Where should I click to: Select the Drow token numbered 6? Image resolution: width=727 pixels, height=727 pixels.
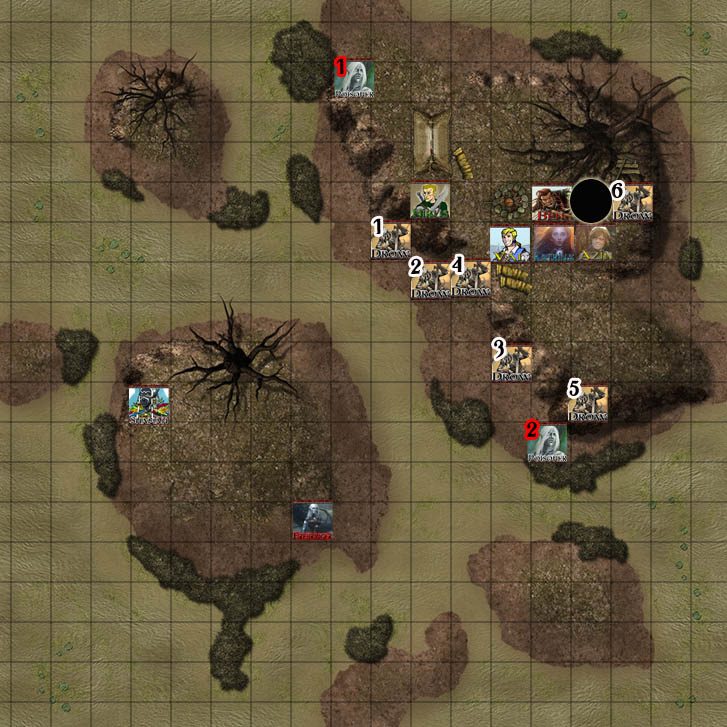[633, 202]
